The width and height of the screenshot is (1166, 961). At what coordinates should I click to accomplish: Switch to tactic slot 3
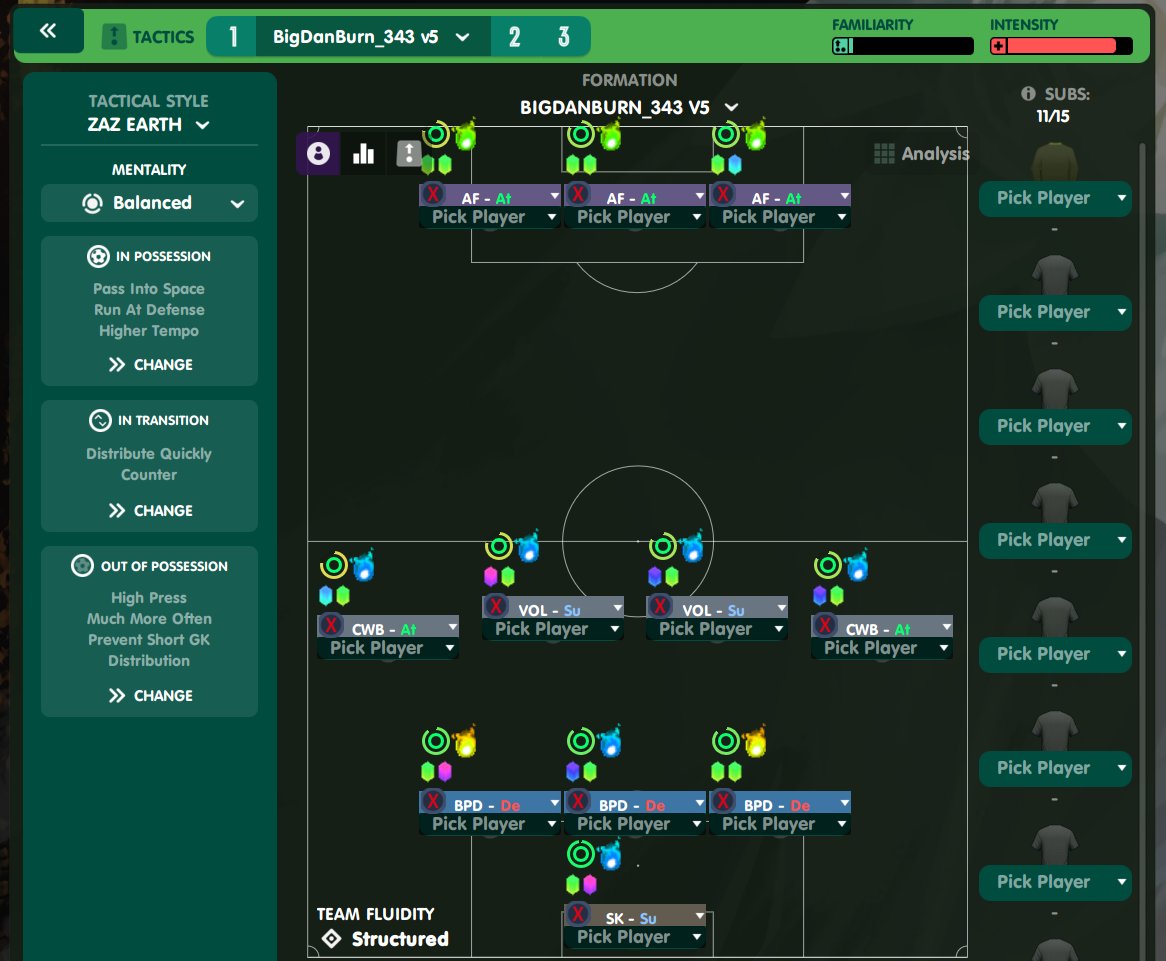564,37
